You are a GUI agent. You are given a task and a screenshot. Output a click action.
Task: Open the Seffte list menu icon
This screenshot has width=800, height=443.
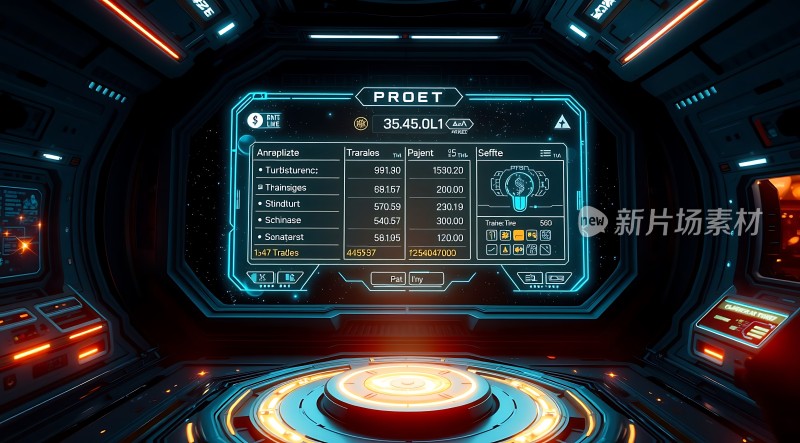[546, 153]
